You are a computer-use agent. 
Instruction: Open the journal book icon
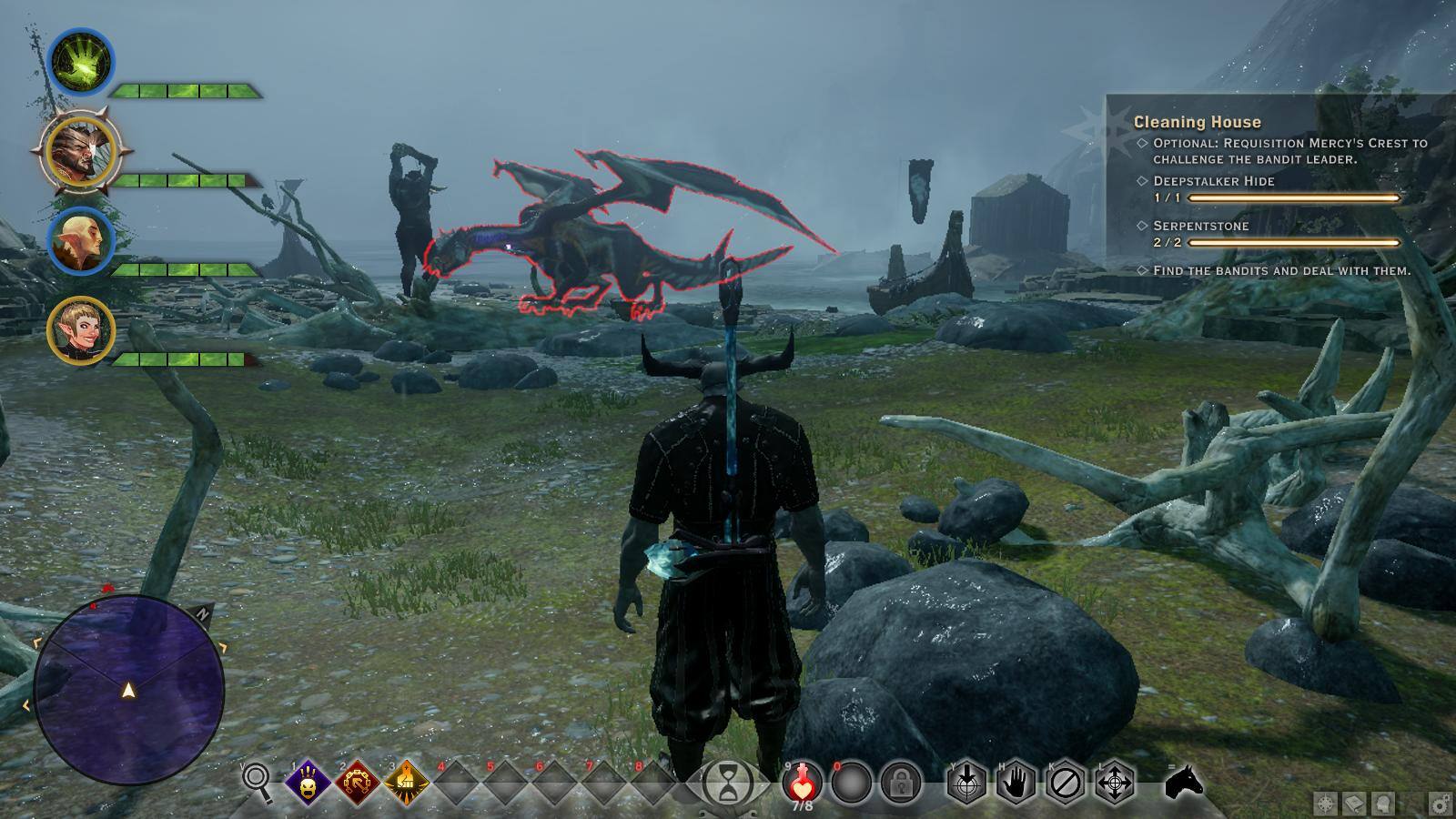[x=1354, y=804]
